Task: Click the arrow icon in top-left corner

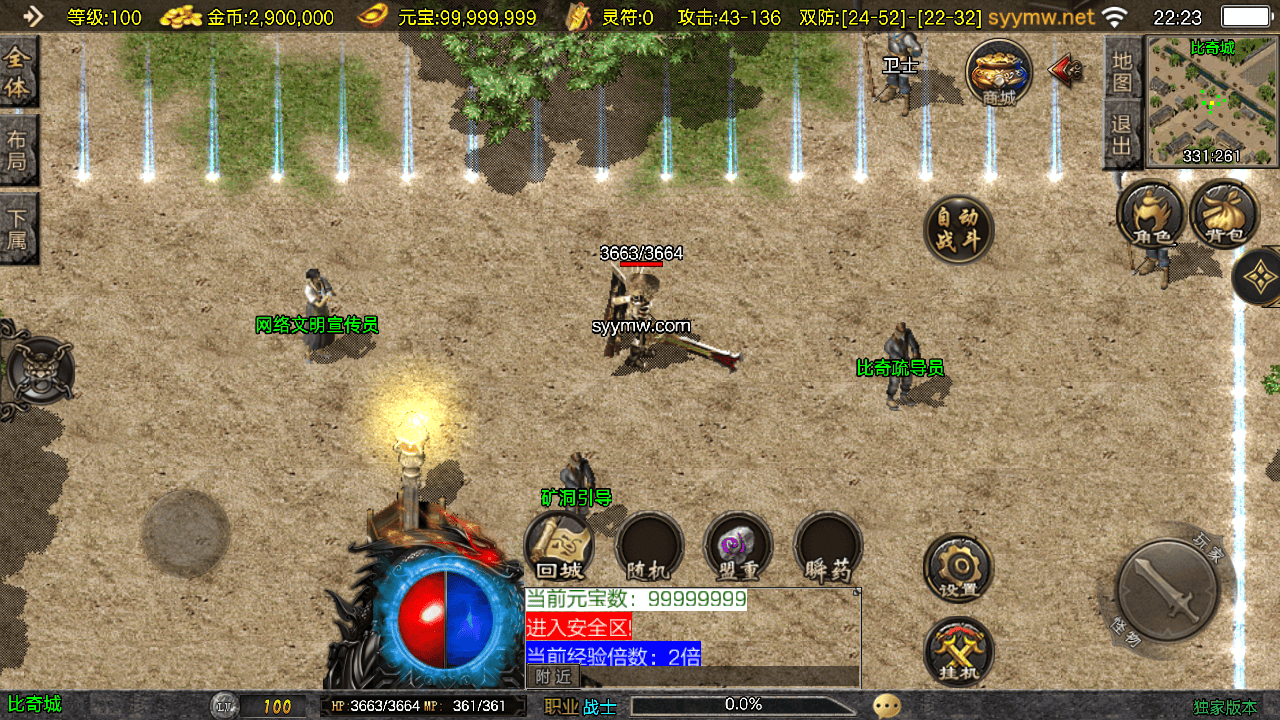Action: pos(33,16)
